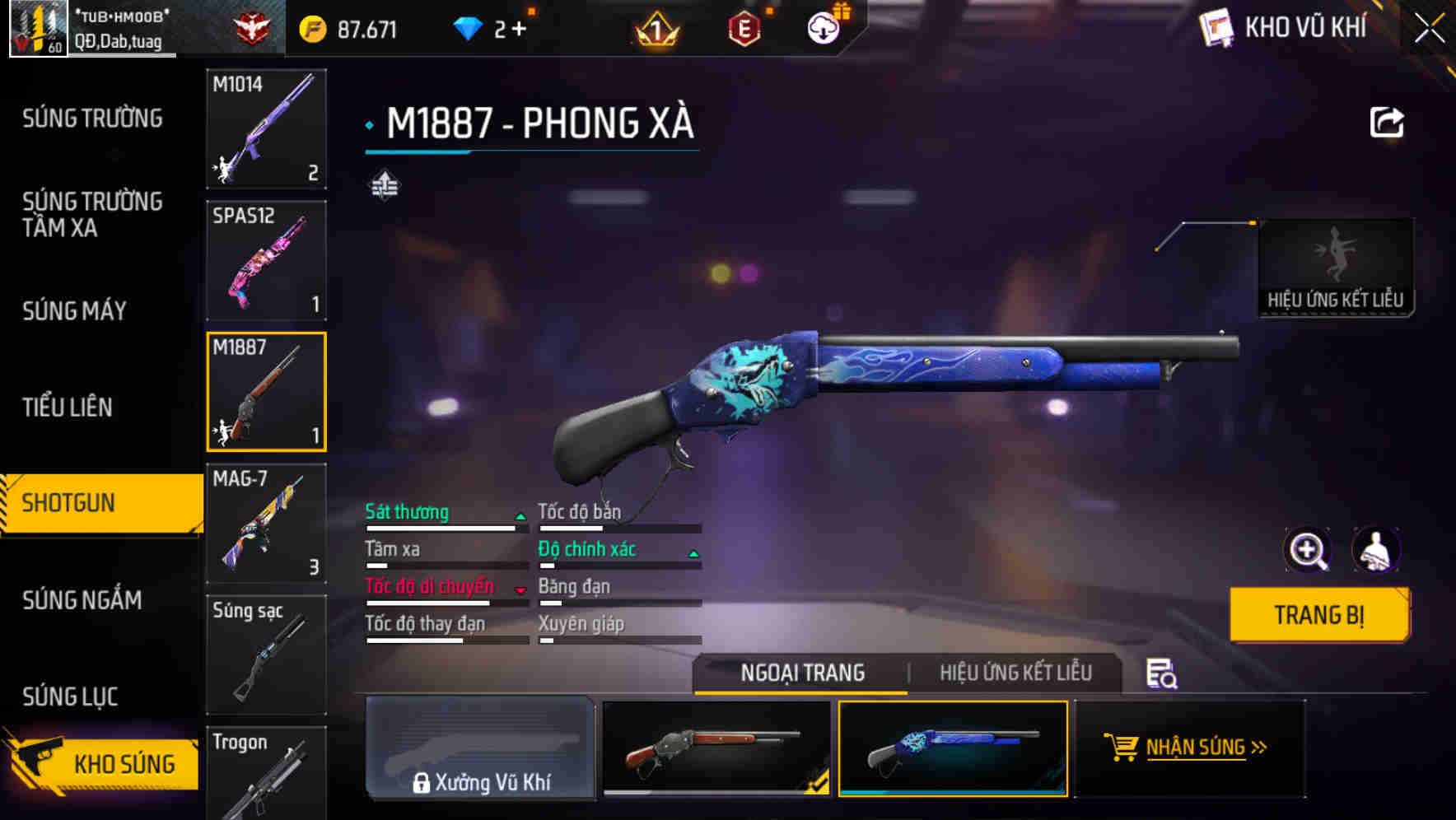Click the share icon beside the weapon name
This screenshot has height=820, width=1456.
coord(1388,121)
